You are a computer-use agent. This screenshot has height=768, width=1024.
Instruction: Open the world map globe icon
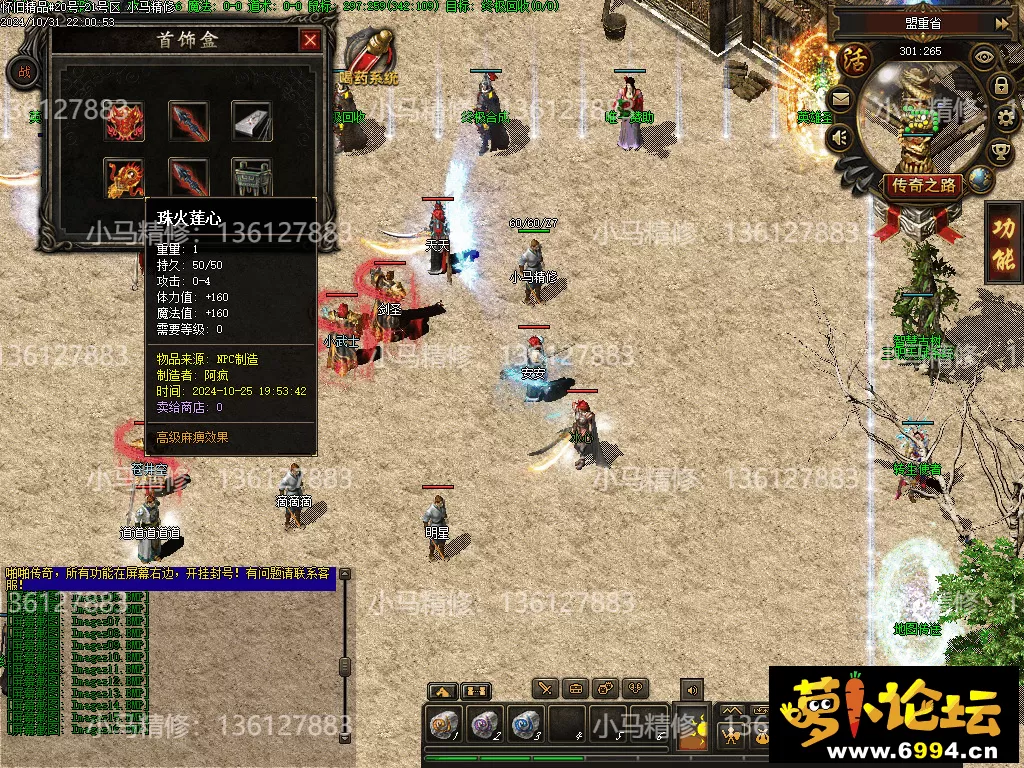point(981,180)
